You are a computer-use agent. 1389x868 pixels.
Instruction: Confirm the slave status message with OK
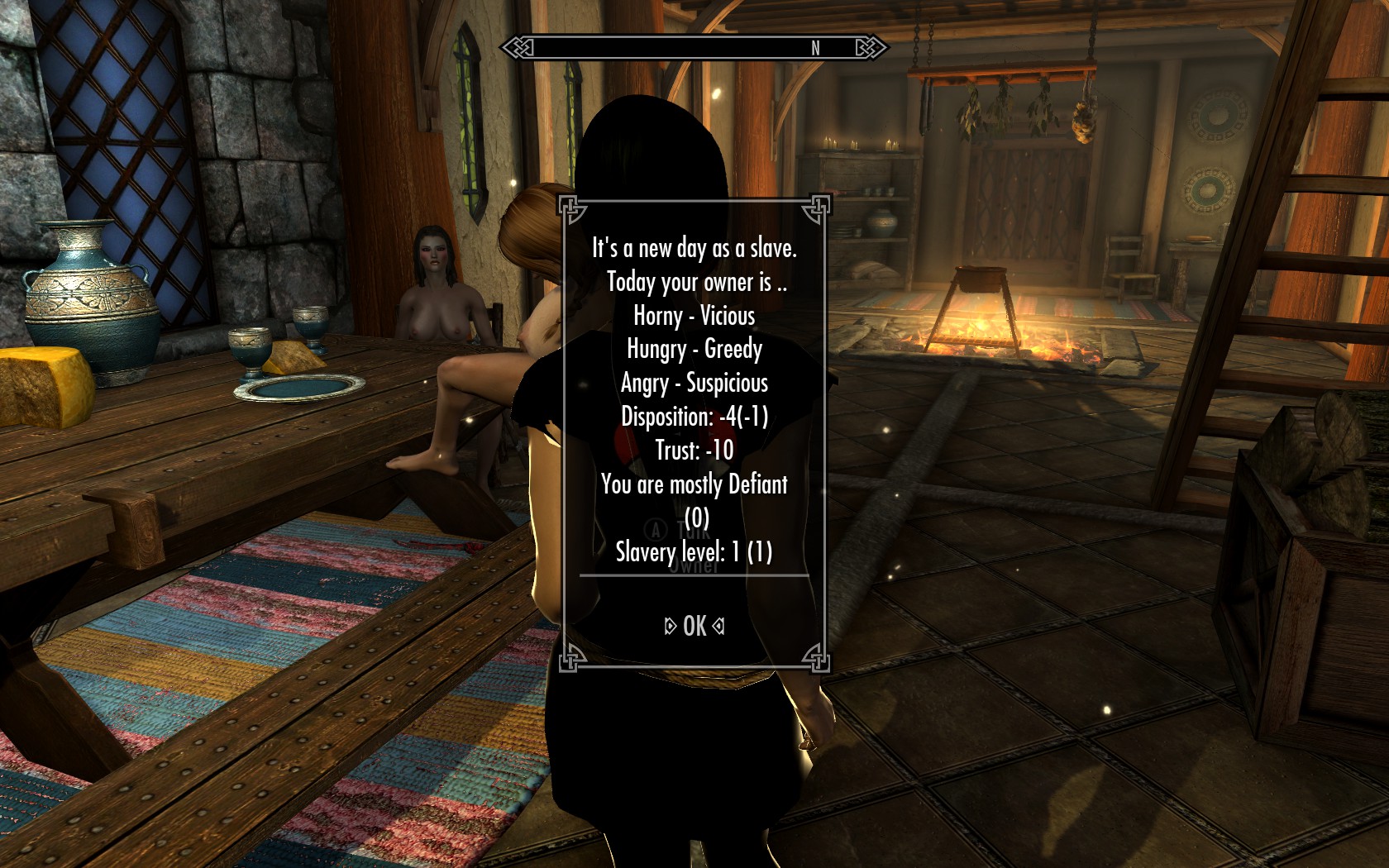[x=694, y=627]
